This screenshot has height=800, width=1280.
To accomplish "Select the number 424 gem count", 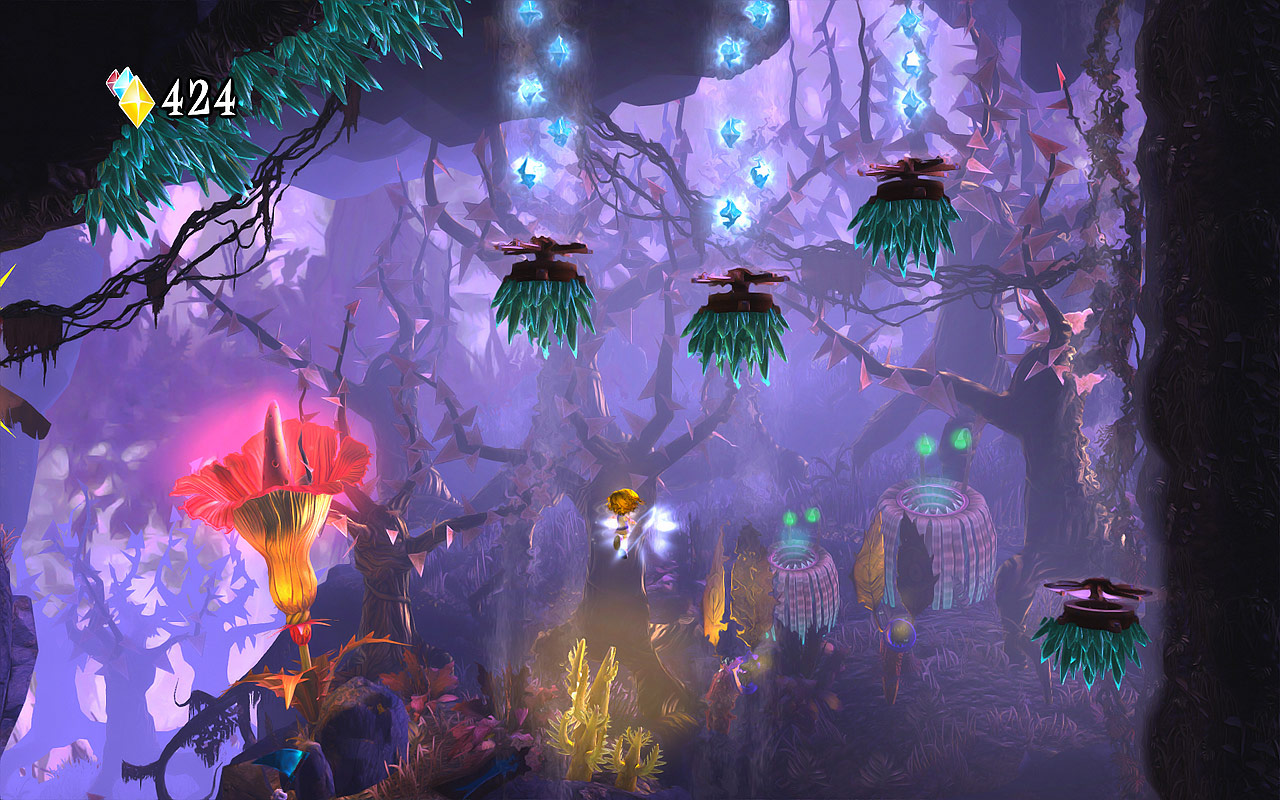I will tap(201, 99).
